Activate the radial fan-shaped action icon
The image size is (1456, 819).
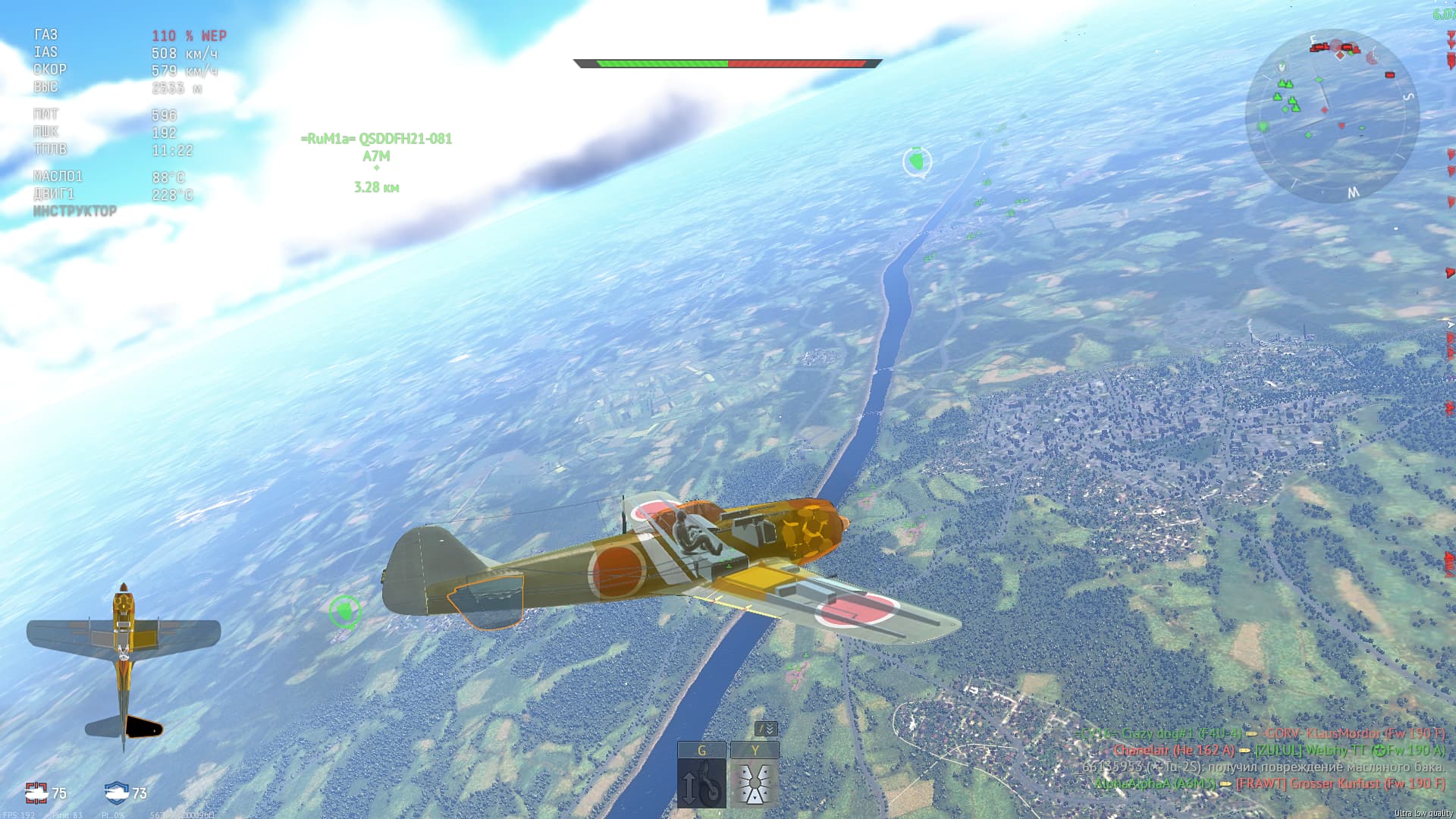(755, 784)
